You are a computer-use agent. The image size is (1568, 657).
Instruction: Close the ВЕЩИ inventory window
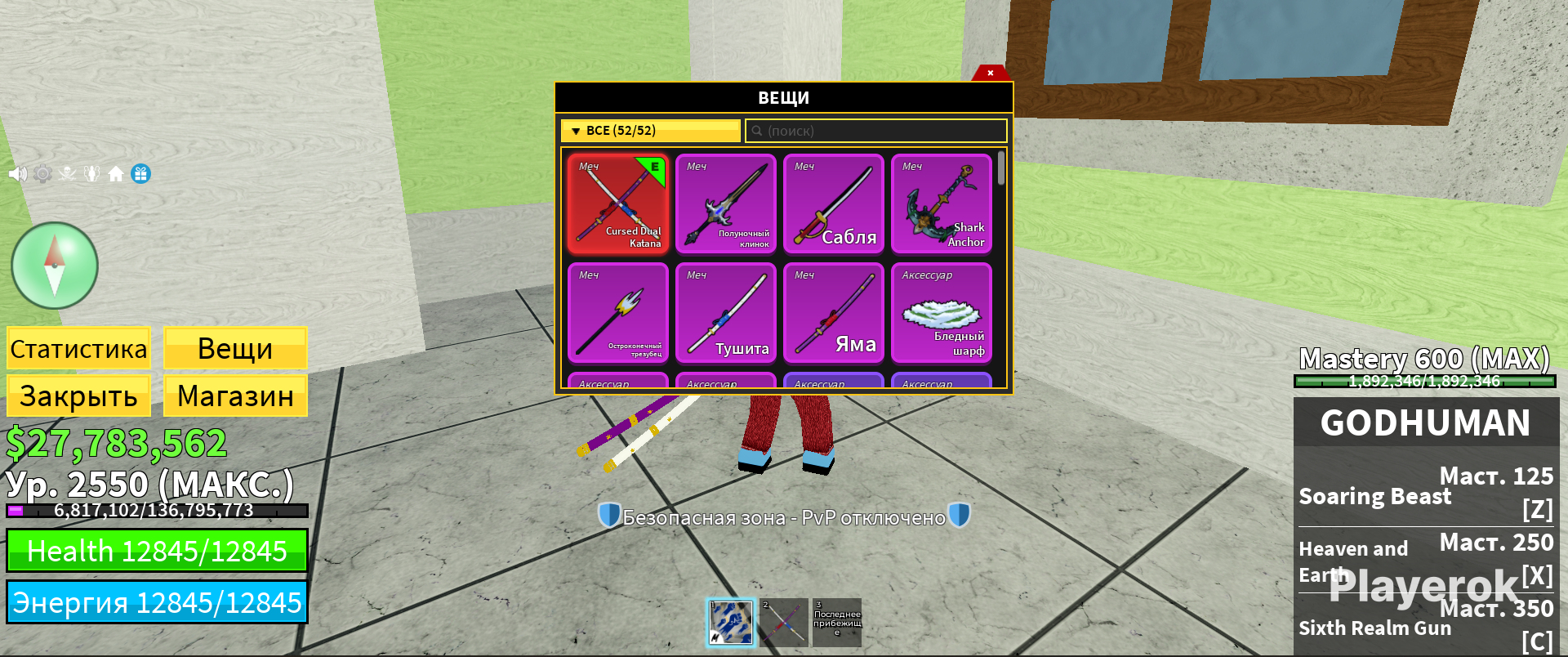pyautogui.click(x=990, y=73)
